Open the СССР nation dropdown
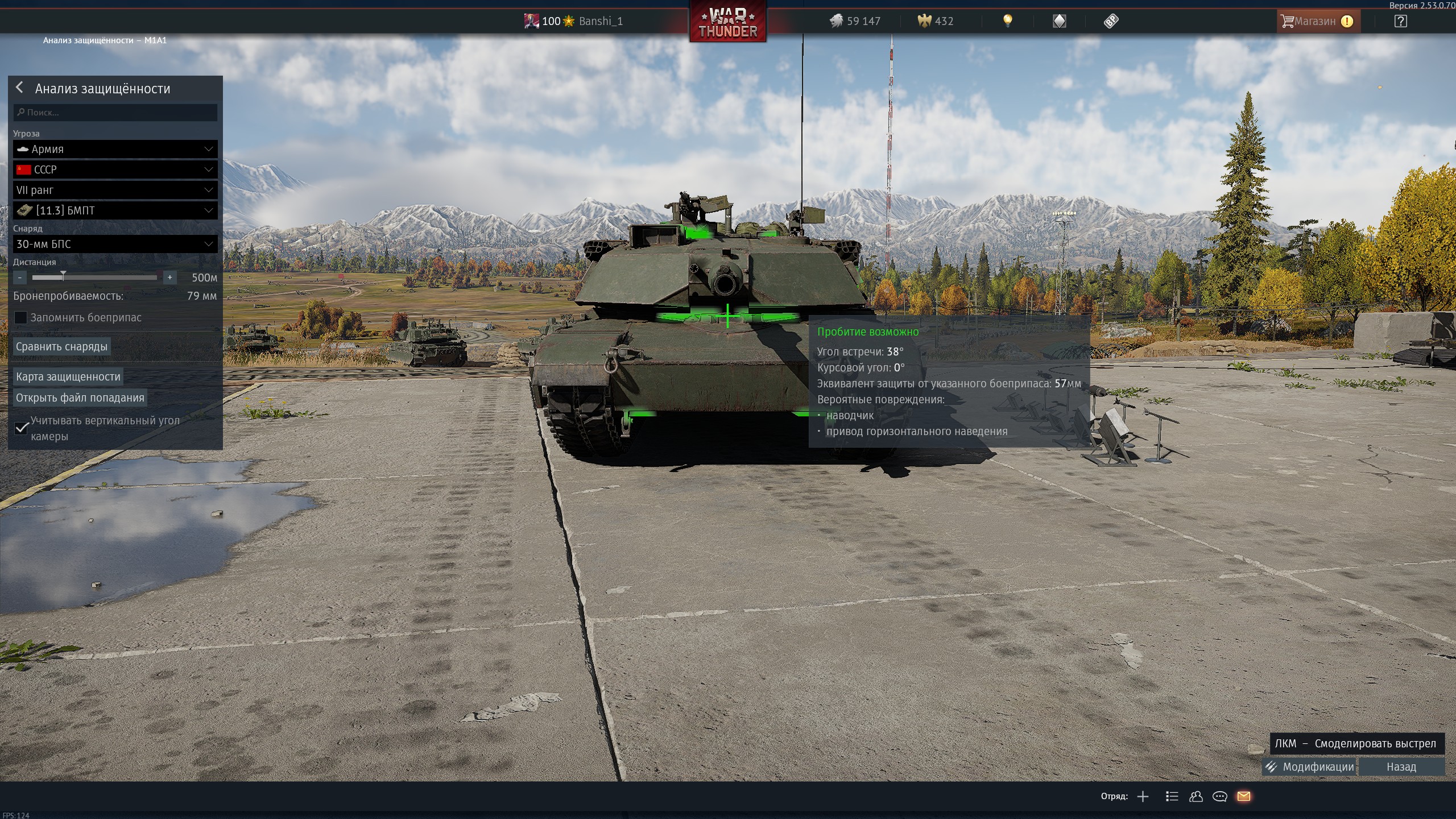 point(115,169)
